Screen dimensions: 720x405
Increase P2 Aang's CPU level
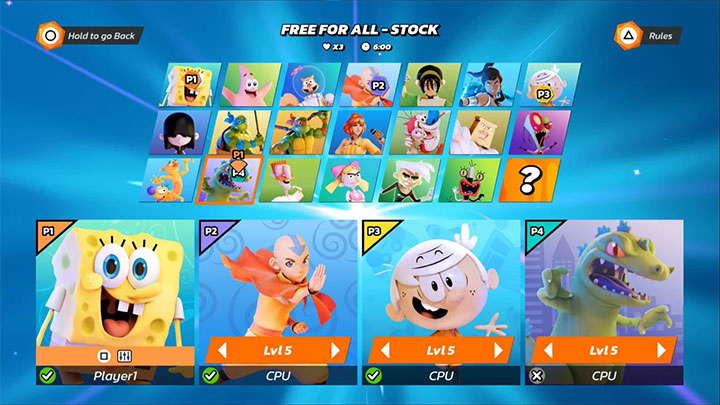(337, 351)
